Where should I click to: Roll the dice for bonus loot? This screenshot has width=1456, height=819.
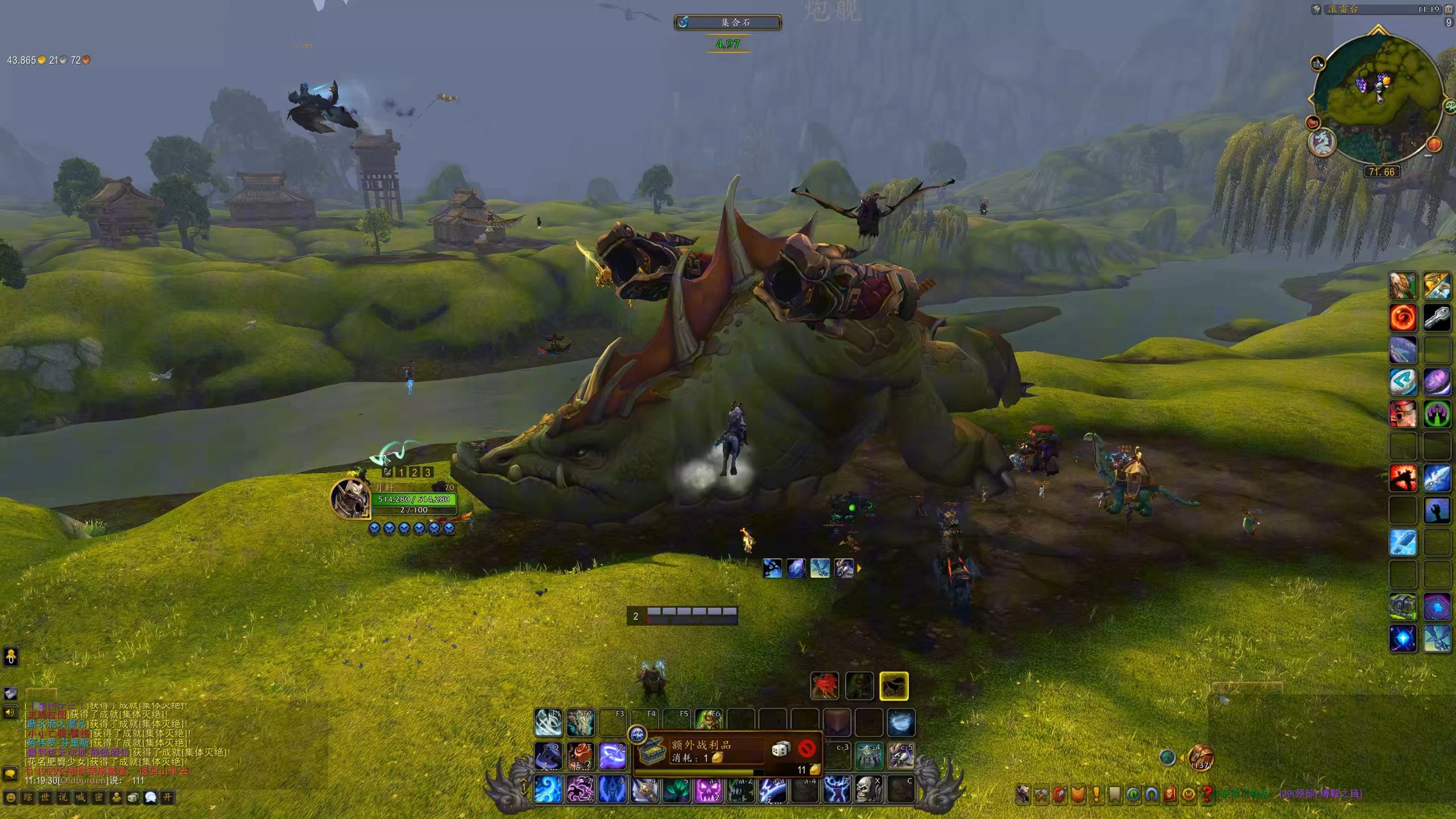780,749
